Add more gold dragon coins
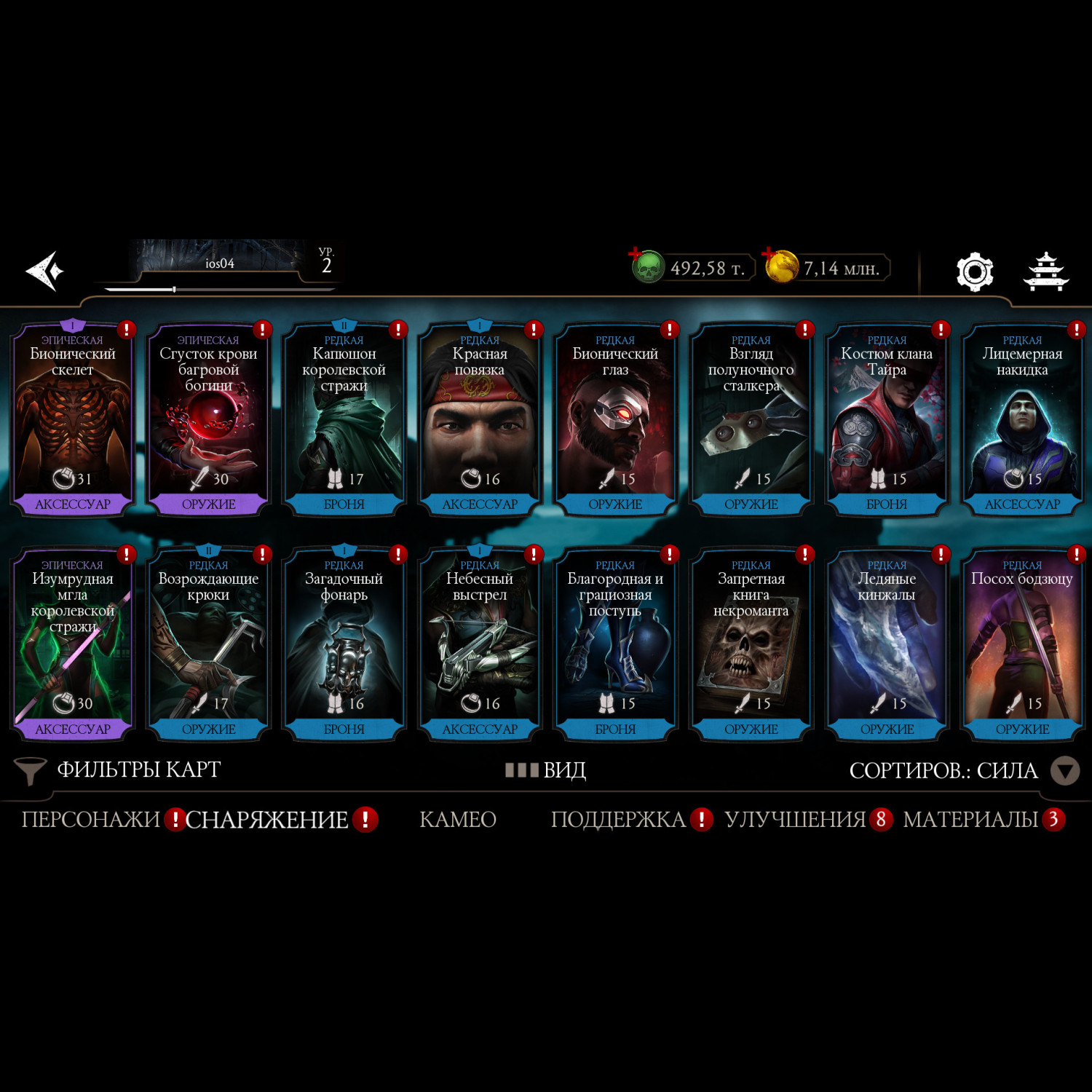The width and height of the screenshot is (1092, 1092). (780, 266)
